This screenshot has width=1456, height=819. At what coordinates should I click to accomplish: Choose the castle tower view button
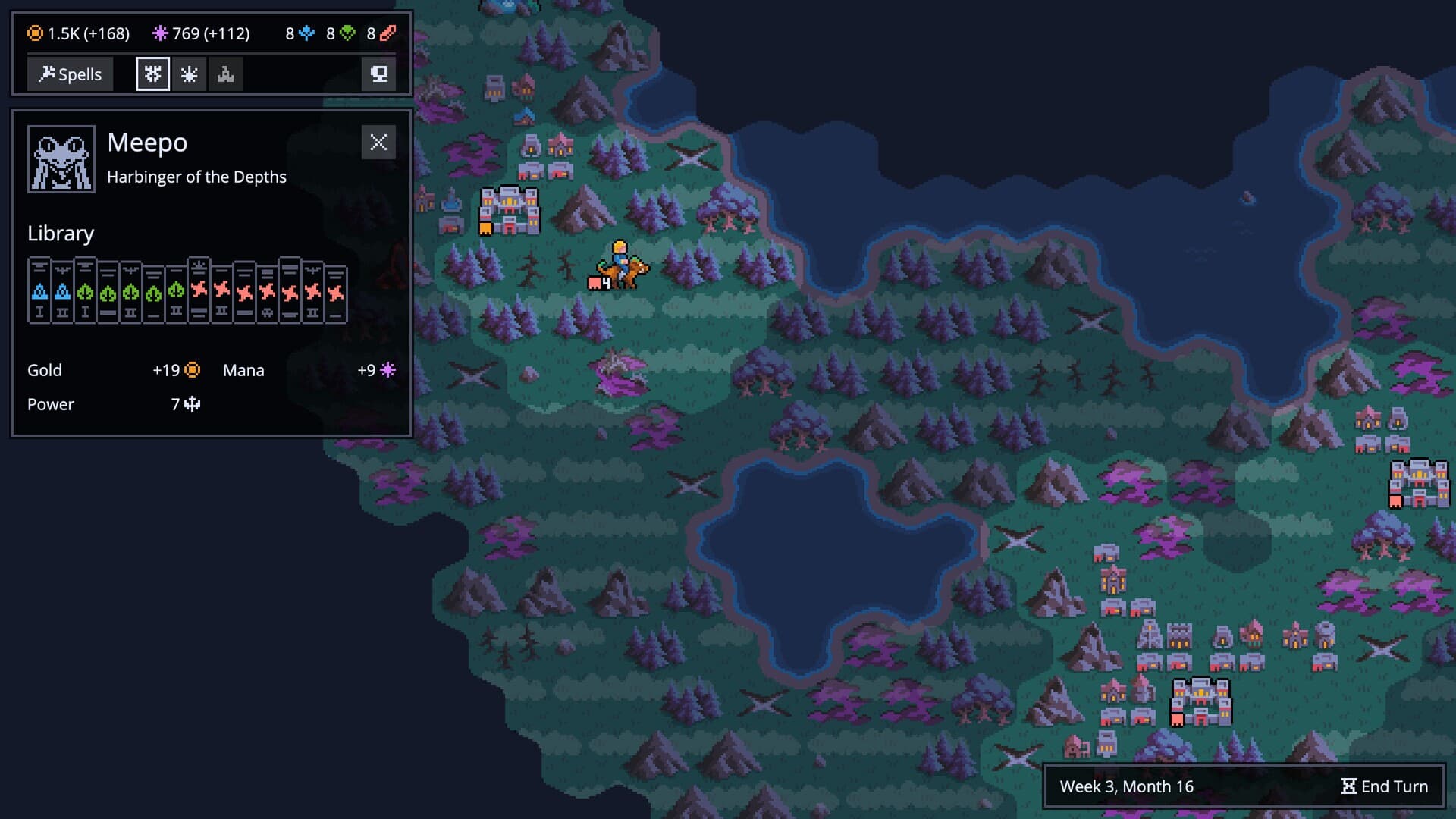(x=225, y=74)
